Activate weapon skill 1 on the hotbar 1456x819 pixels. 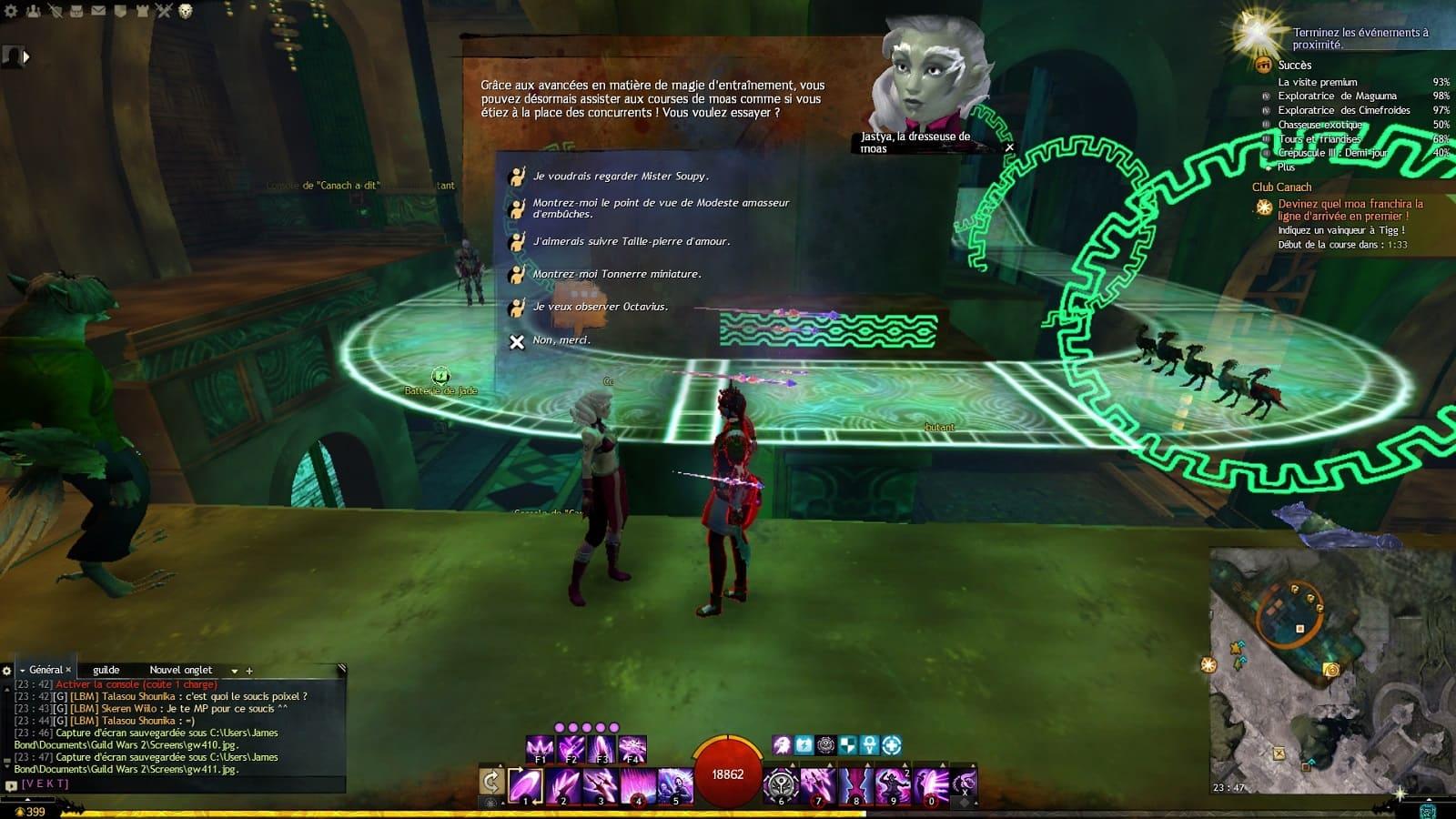coord(525,785)
